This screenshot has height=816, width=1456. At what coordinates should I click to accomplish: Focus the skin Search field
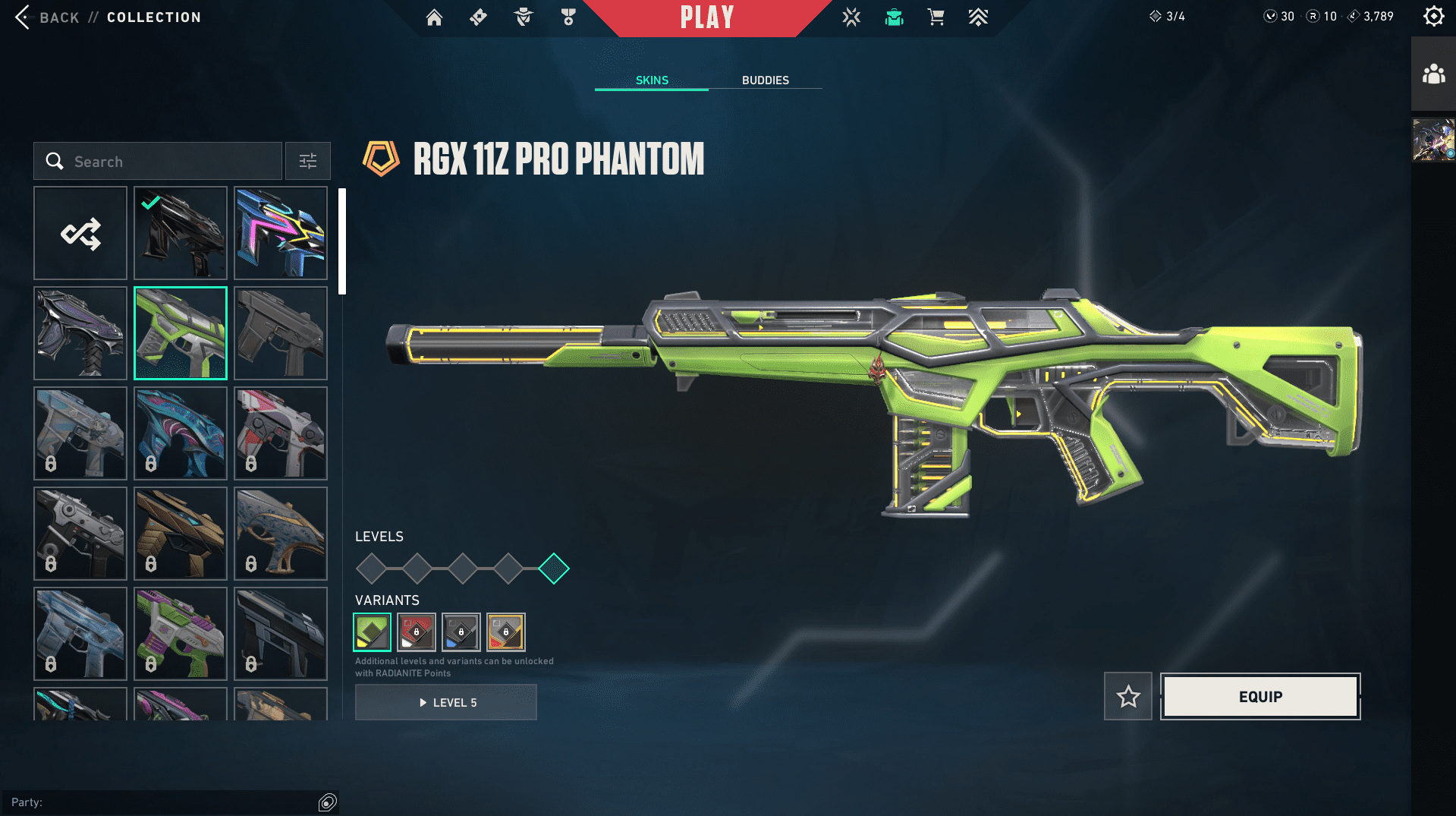coord(167,162)
